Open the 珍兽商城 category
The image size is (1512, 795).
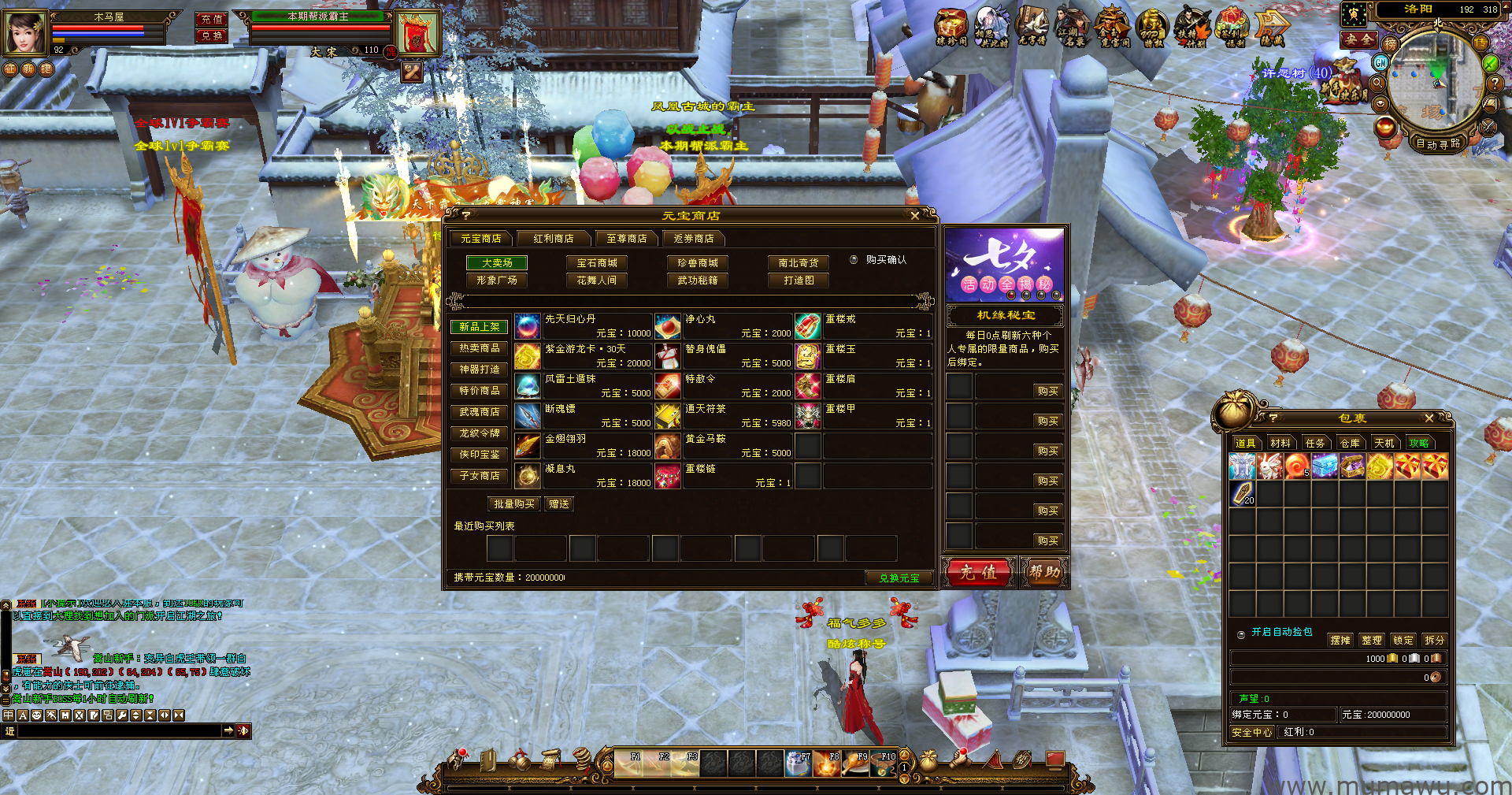[698, 263]
